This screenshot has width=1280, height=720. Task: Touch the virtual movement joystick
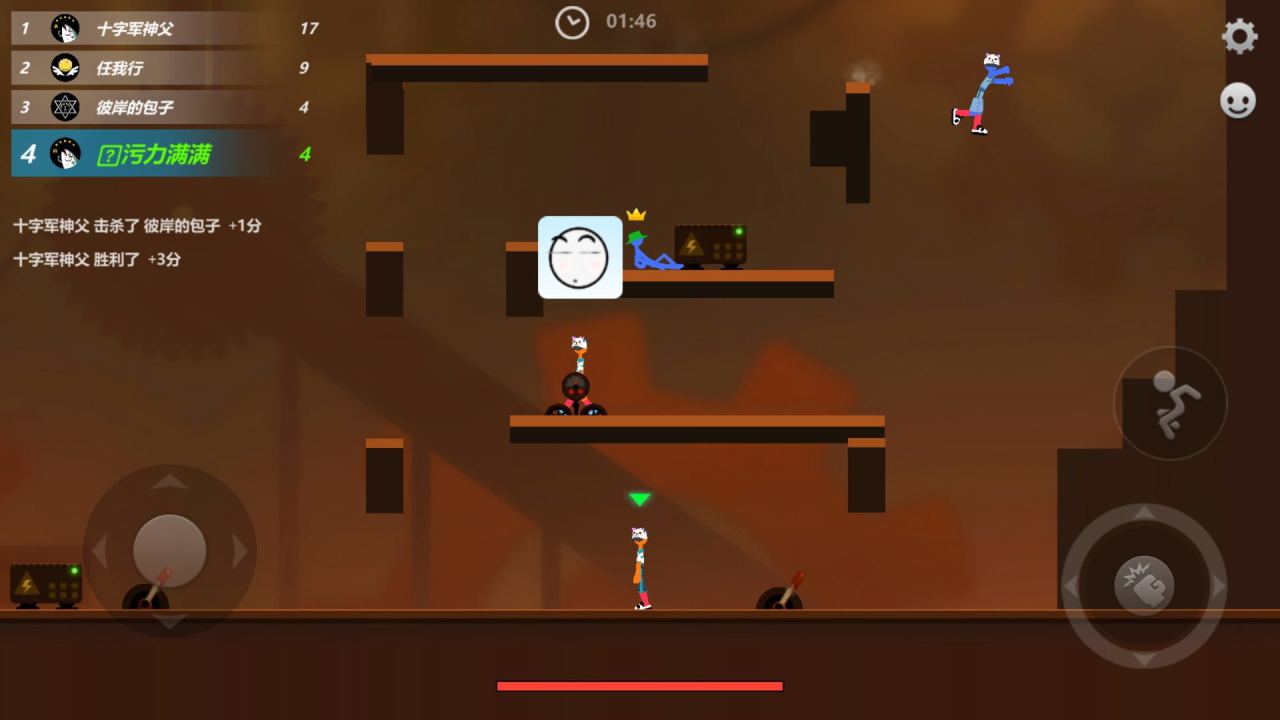pyautogui.click(x=170, y=550)
